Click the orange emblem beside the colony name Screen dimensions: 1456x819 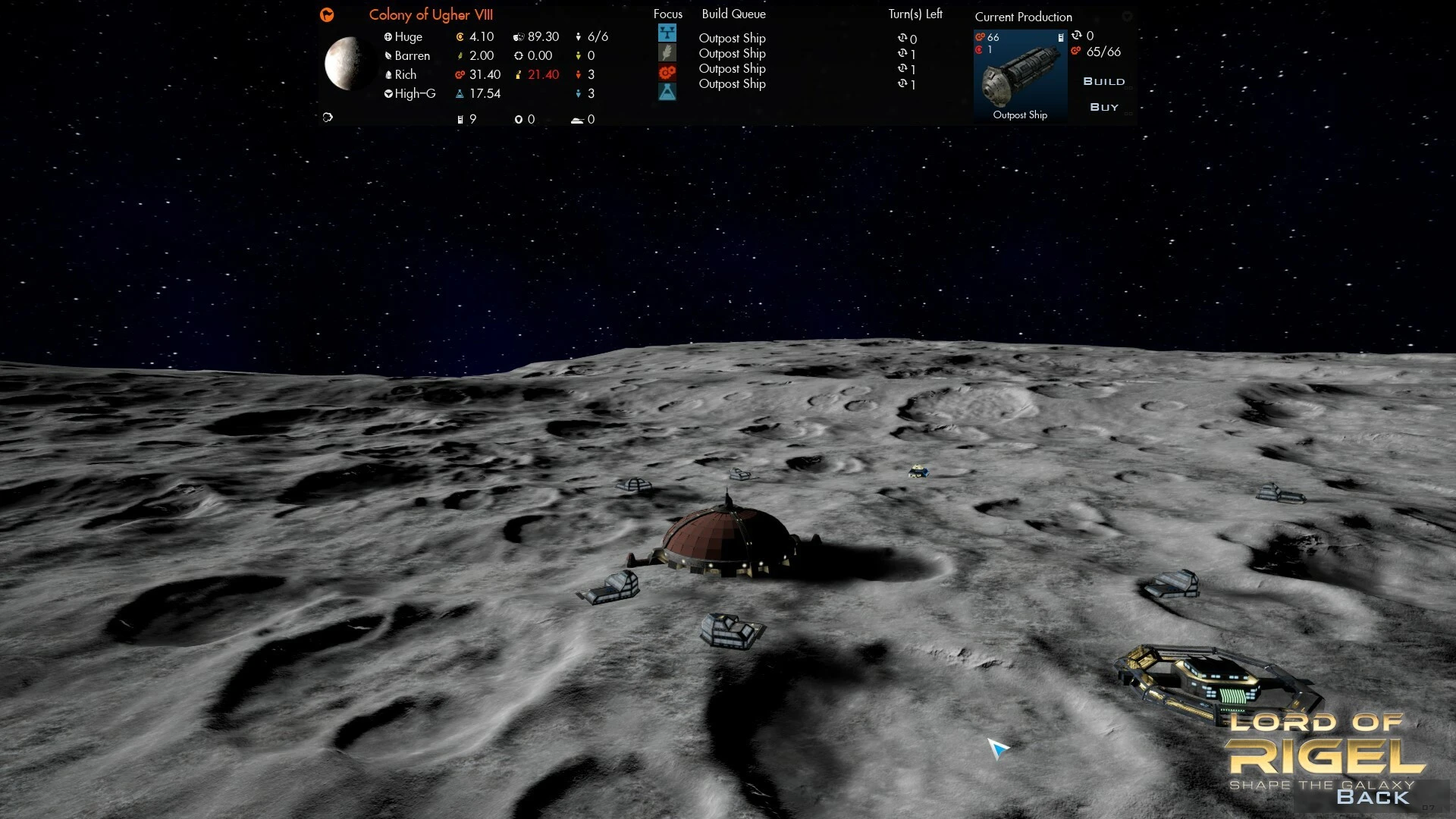(x=327, y=14)
